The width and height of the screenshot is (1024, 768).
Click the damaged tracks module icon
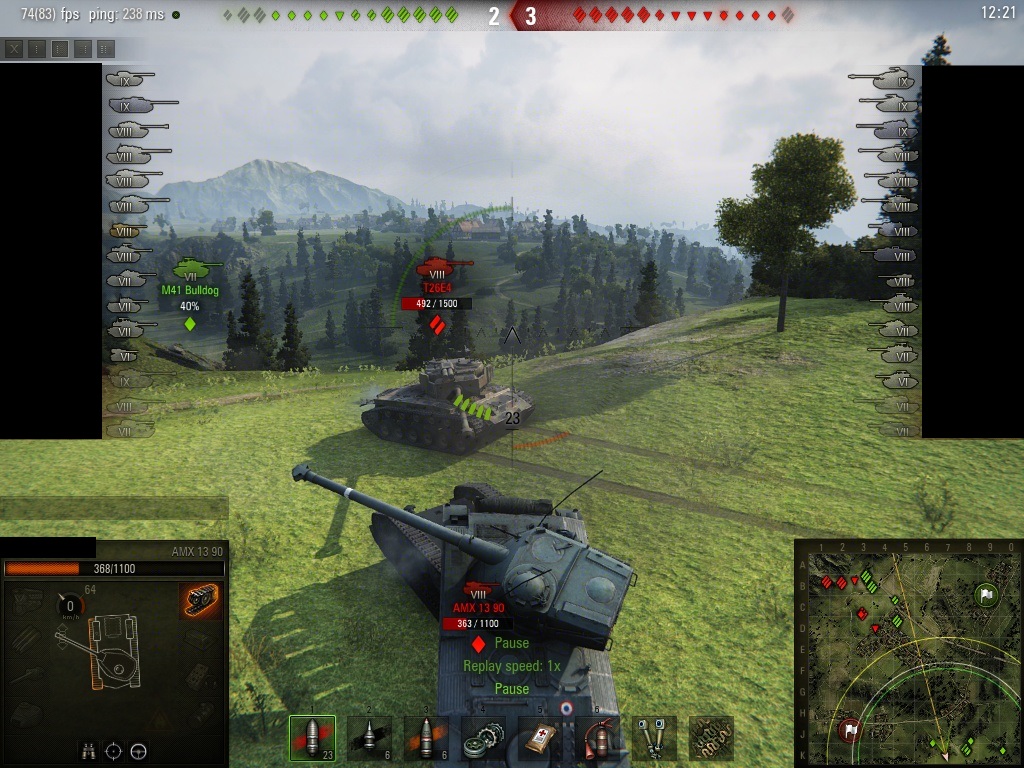(x=202, y=601)
